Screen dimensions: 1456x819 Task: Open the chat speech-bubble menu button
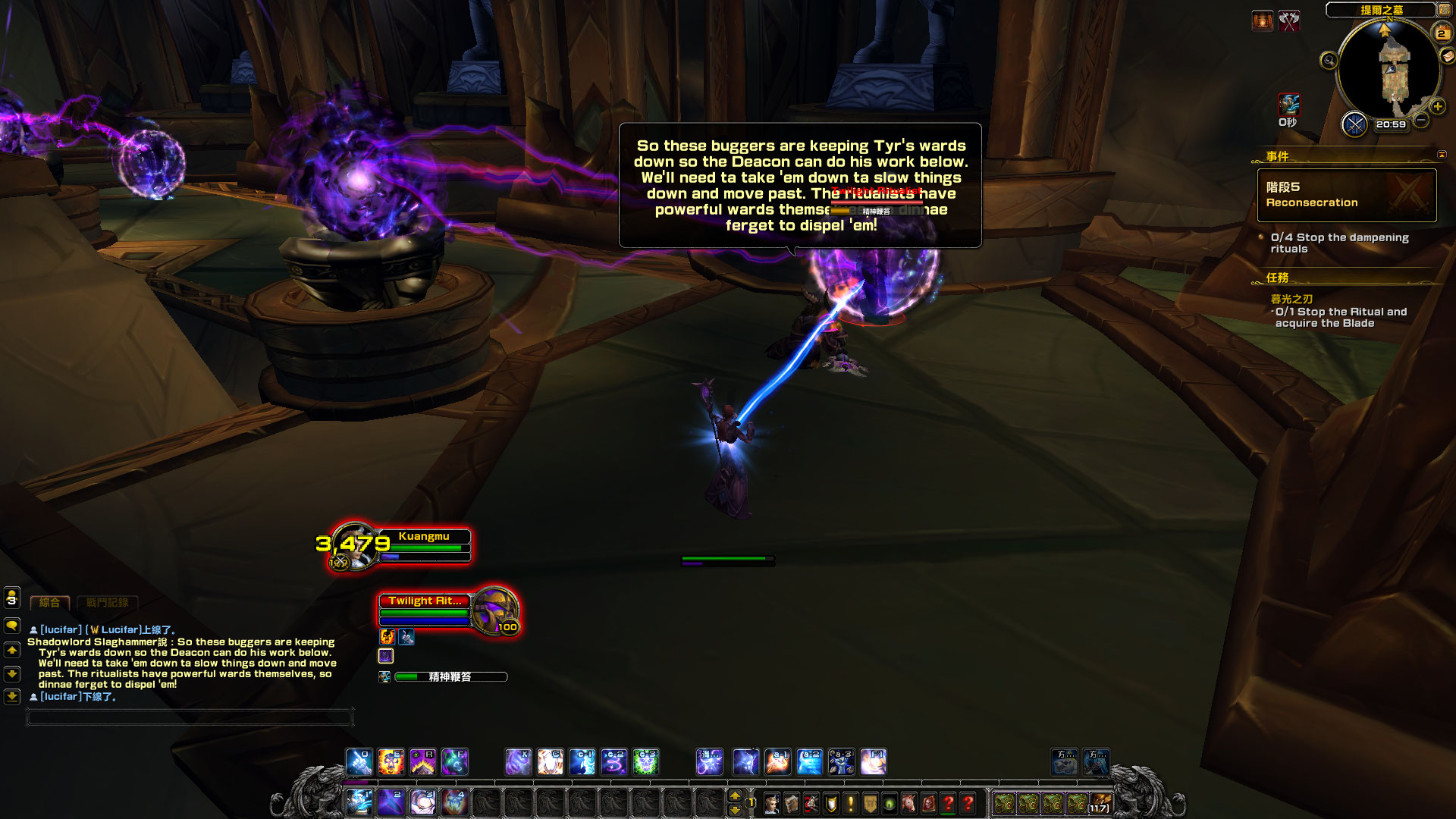[12, 626]
